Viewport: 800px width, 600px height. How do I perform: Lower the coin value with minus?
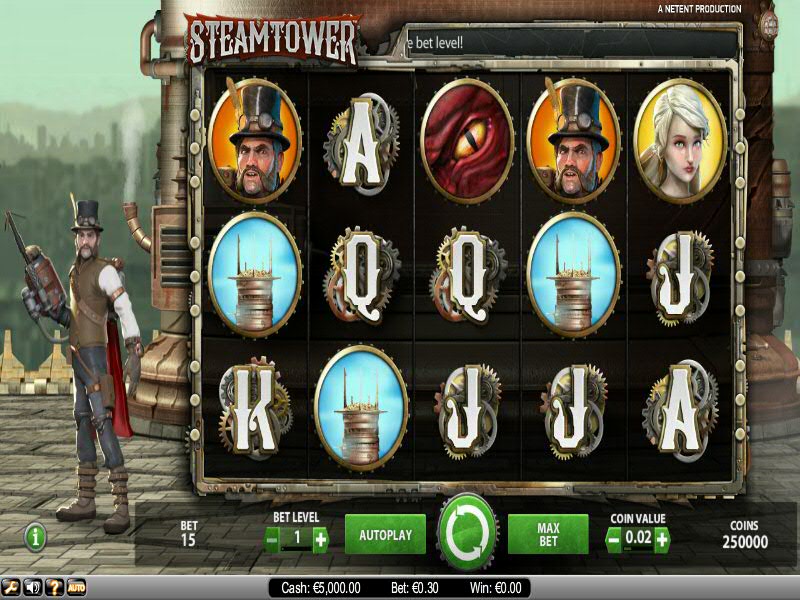tap(614, 539)
